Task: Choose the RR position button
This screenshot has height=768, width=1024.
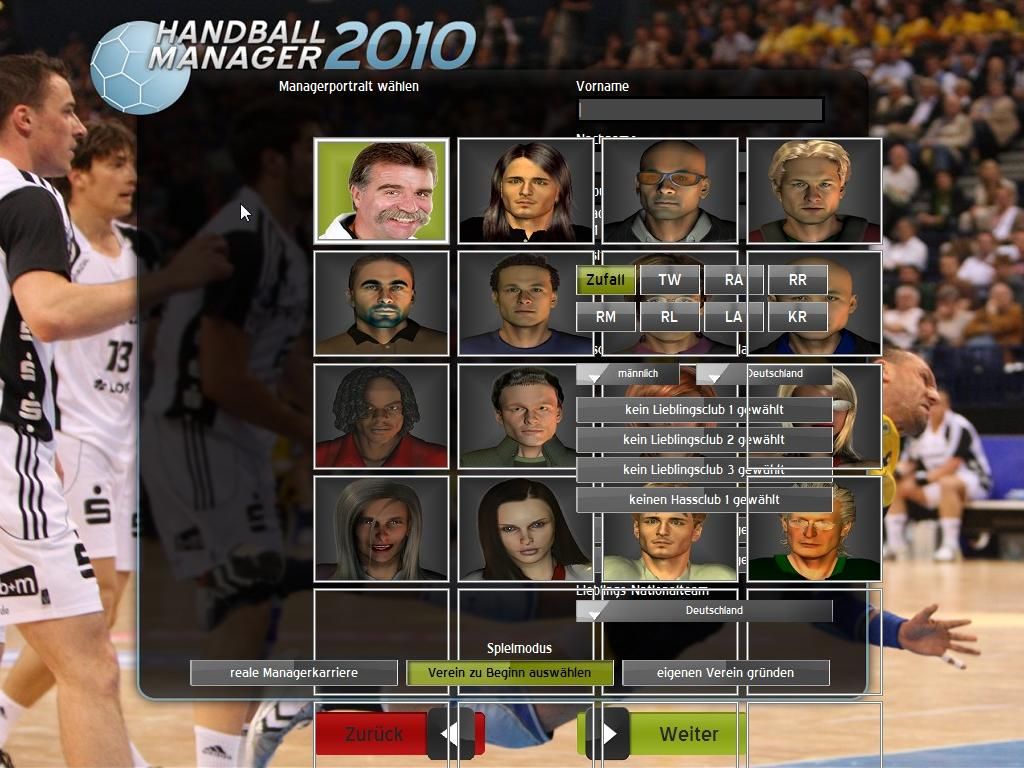Action: click(797, 280)
